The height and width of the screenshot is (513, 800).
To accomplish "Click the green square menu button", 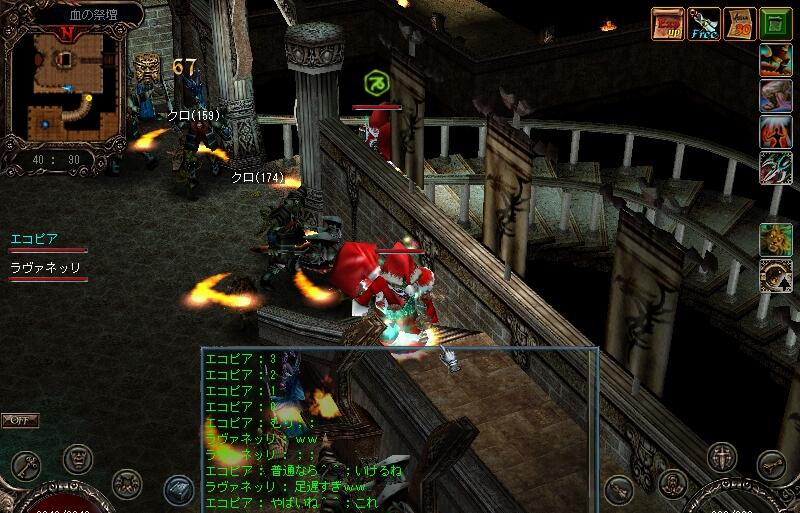I will [x=775, y=23].
